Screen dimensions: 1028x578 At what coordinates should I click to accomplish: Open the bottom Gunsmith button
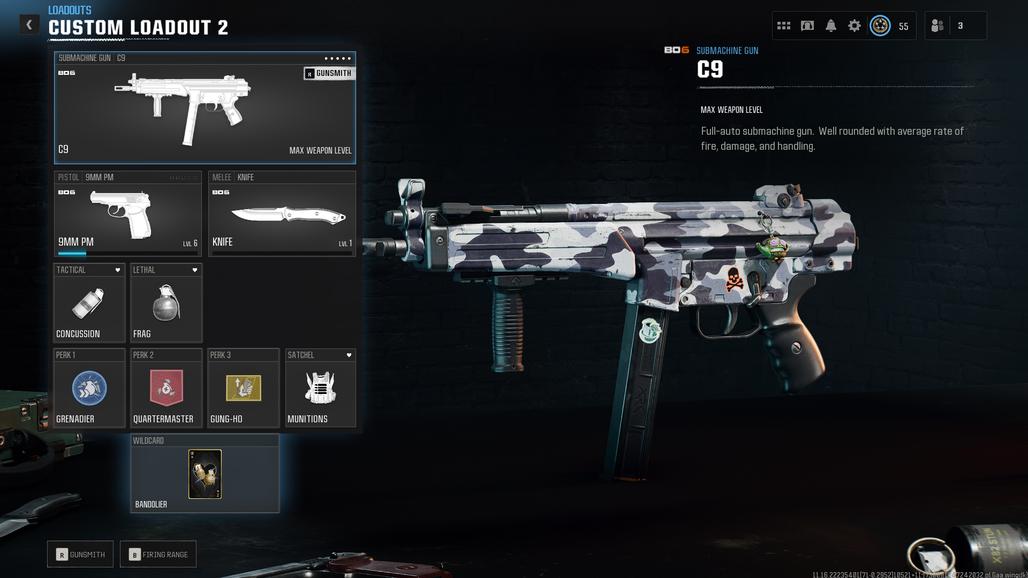tap(80, 554)
